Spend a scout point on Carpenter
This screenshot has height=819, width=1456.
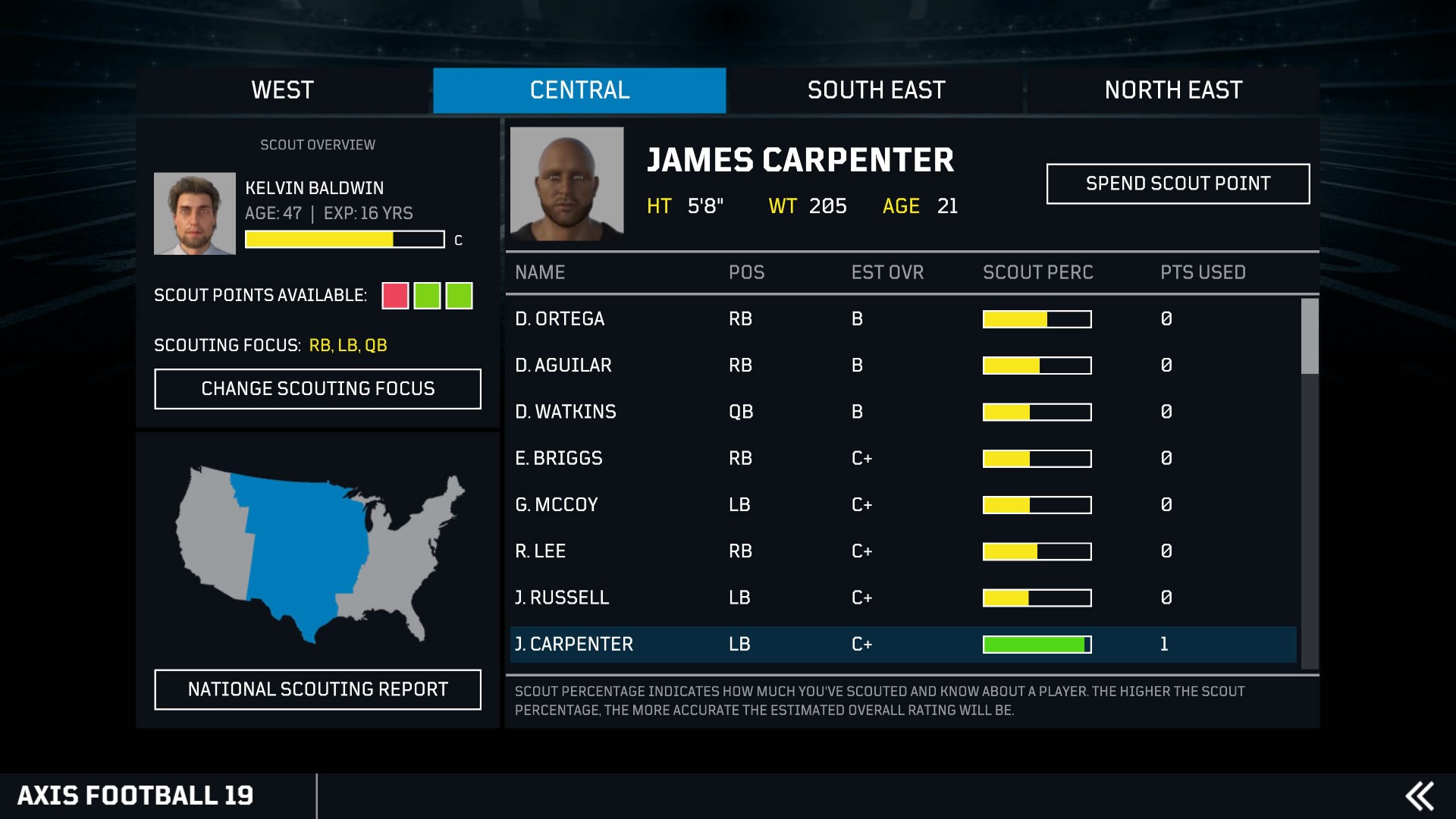[1178, 184]
